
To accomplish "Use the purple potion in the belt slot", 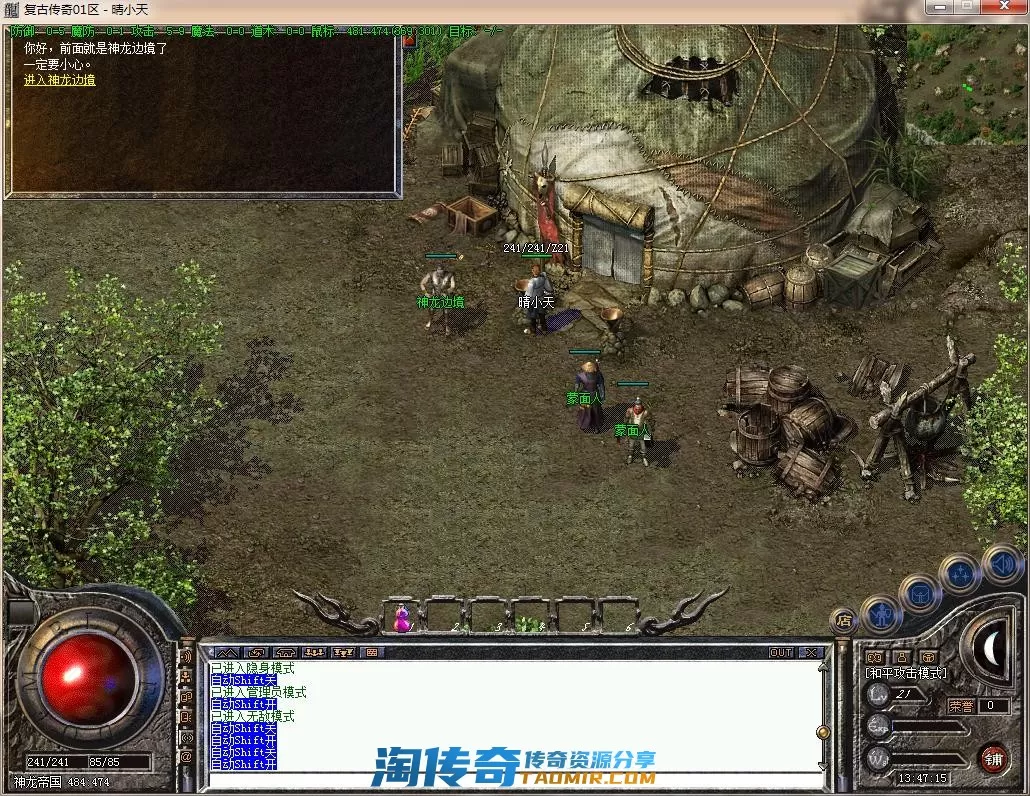I will click(402, 618).
